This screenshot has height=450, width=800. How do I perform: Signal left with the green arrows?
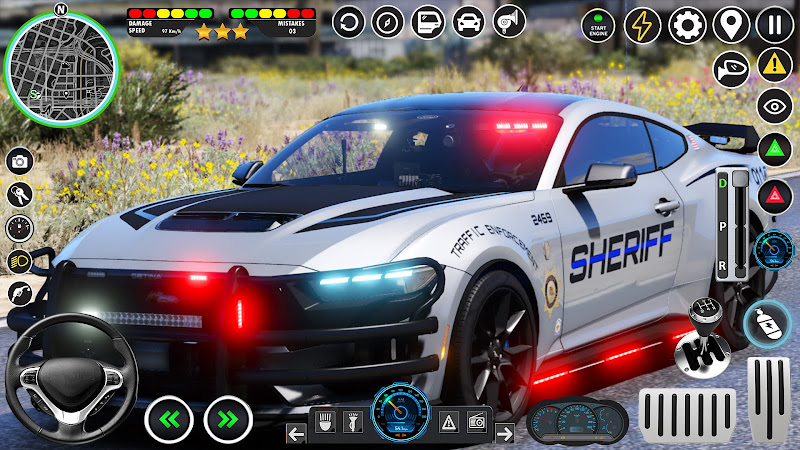(x=168, y=419)
